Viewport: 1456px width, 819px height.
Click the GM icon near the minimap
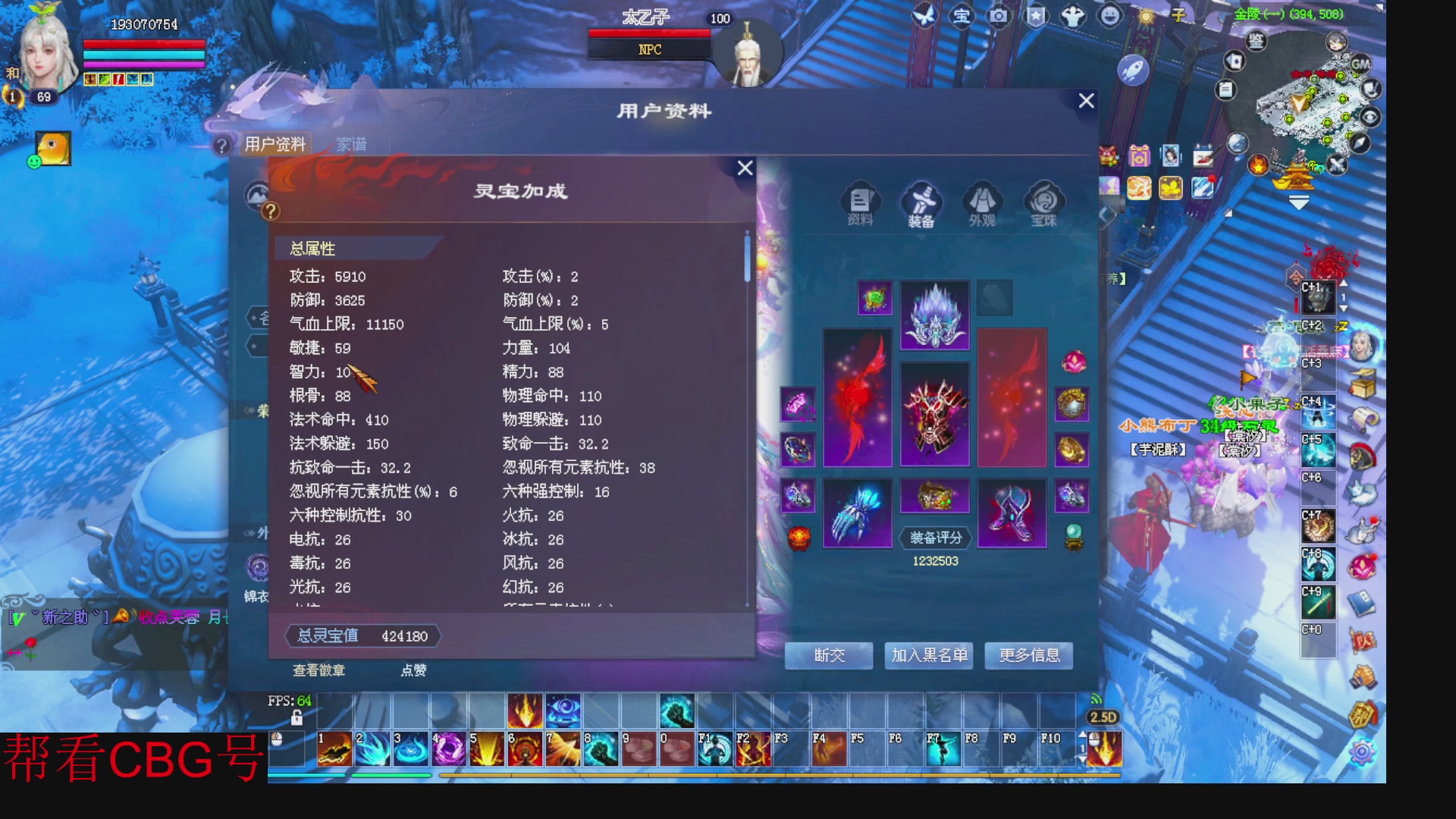[1360, 64]
